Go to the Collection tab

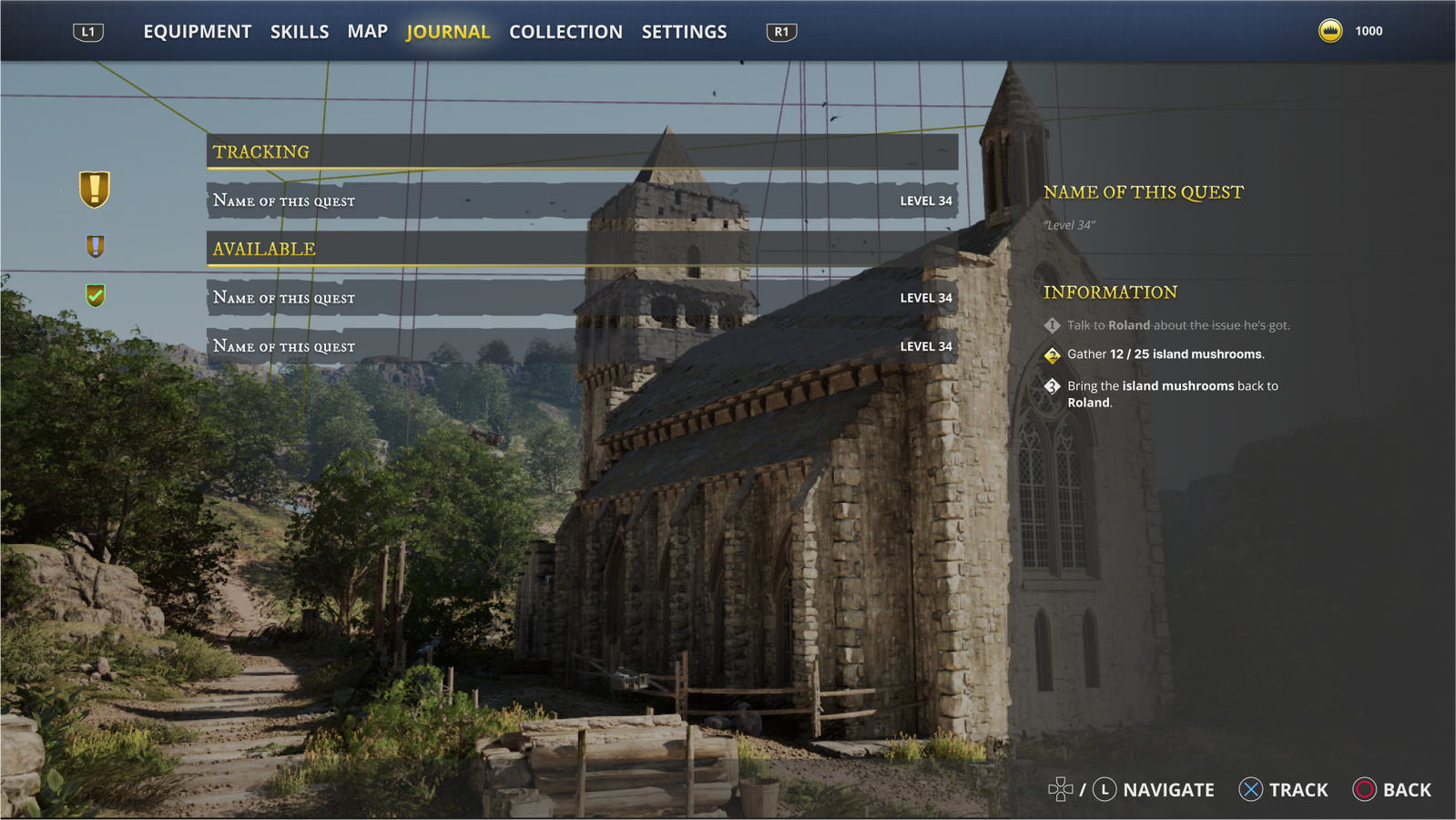[565, 32]
